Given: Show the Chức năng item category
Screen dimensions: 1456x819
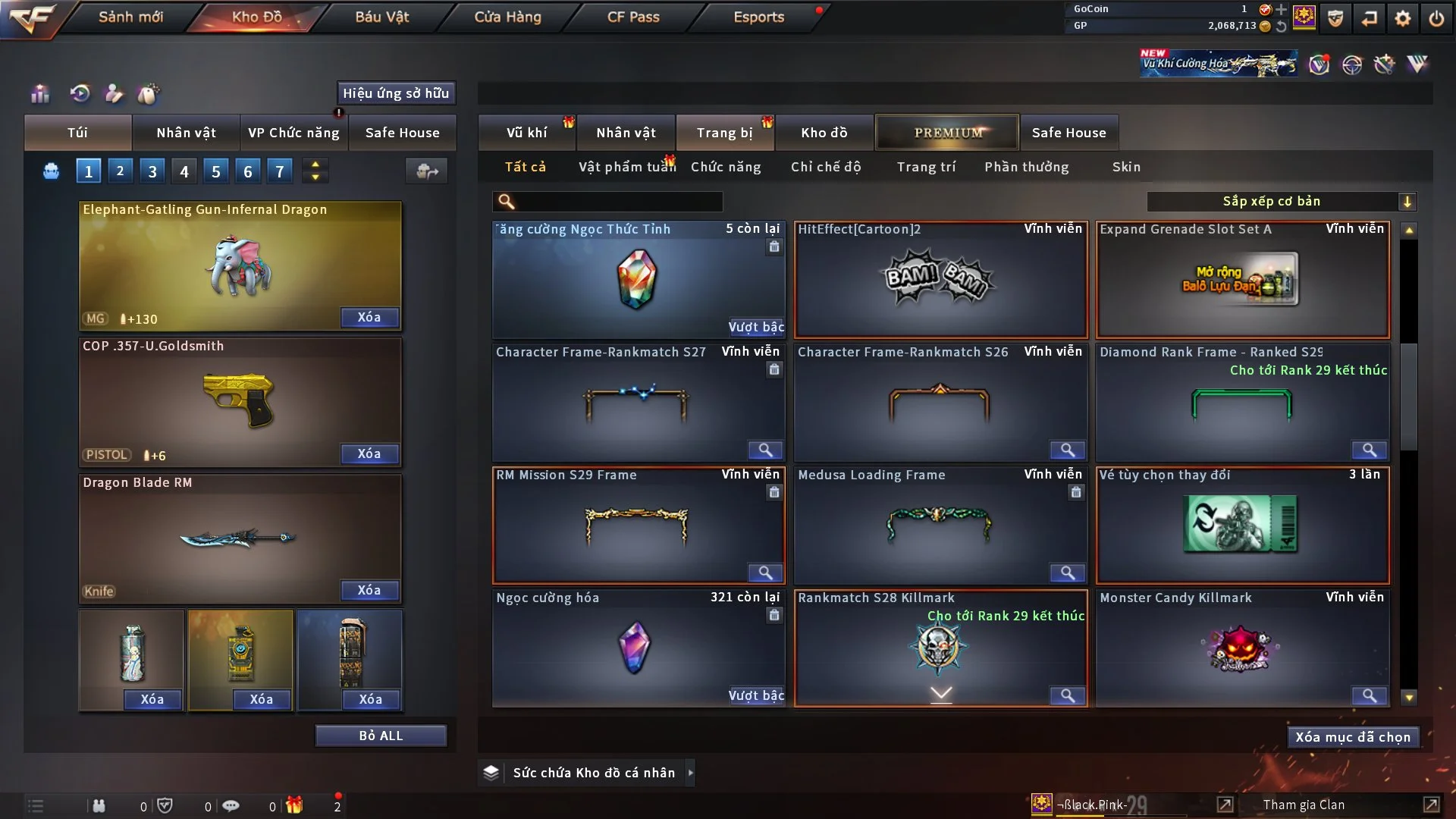Looking at the screenshot, I should 726,167.
